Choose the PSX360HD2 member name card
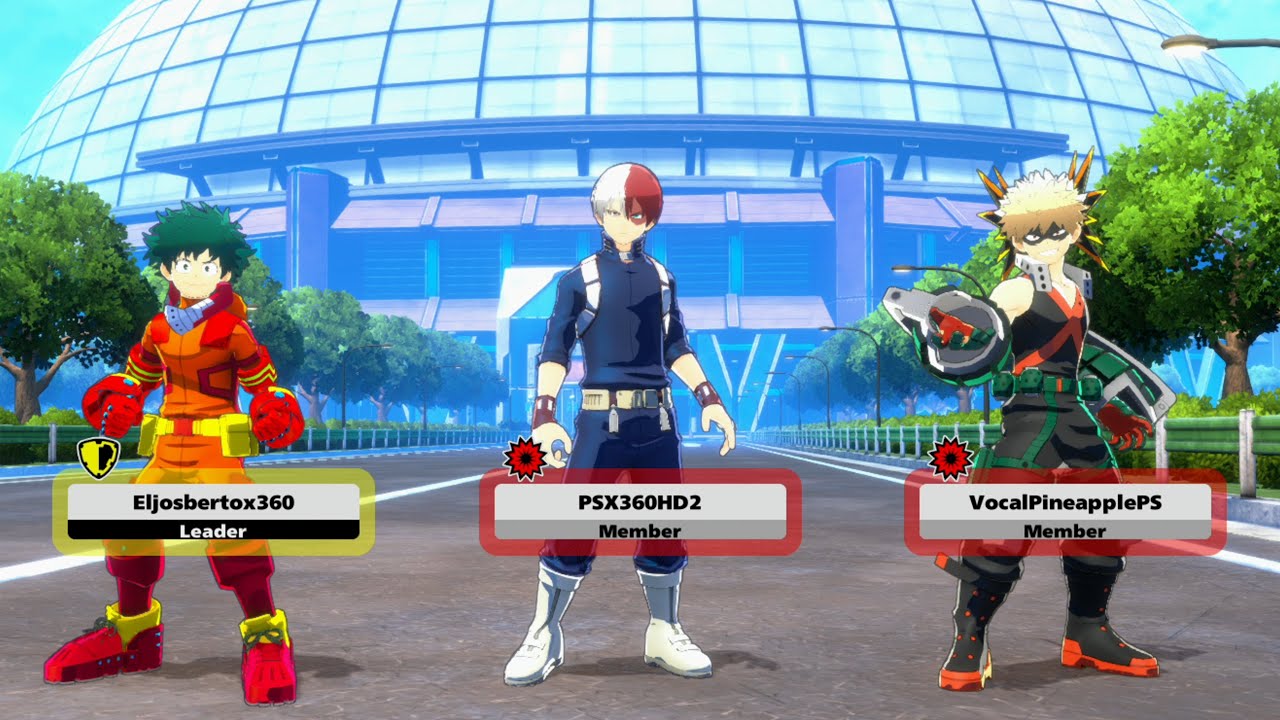Viewport: 1280px width, 720px height. 640,512
